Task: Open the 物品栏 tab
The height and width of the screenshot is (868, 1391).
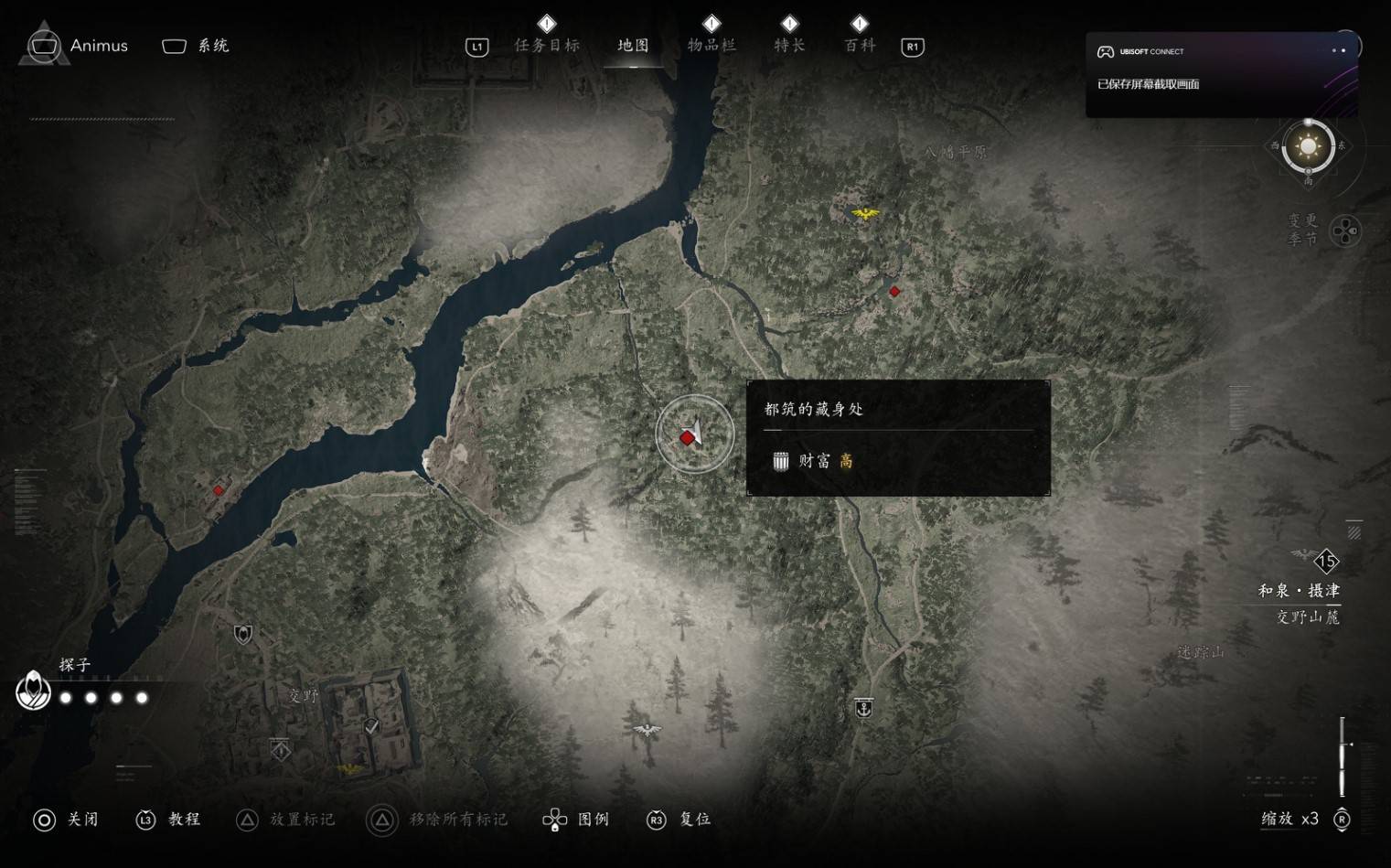Action: [x=712, y=46]
